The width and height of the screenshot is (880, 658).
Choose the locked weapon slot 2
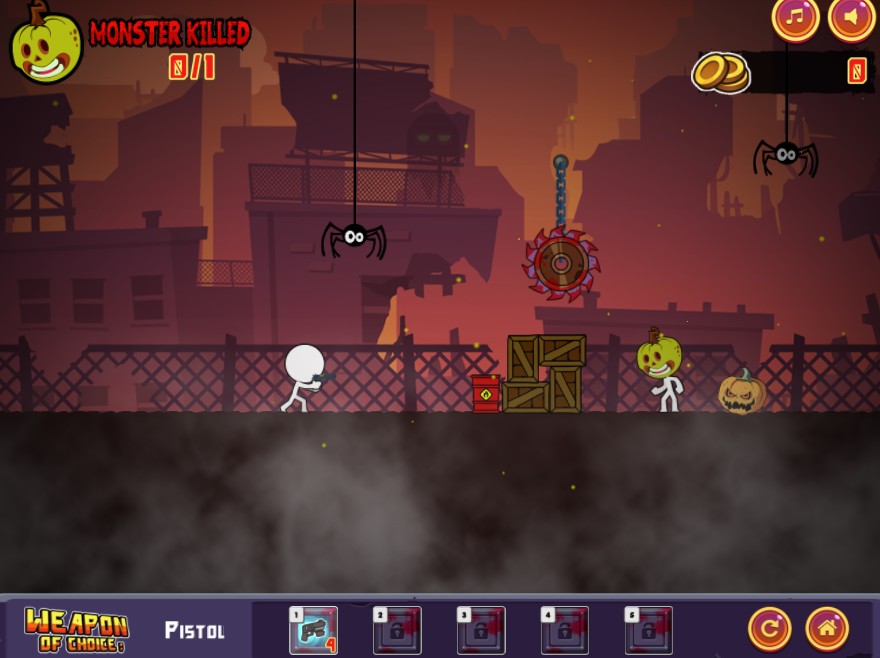[397, 630]
